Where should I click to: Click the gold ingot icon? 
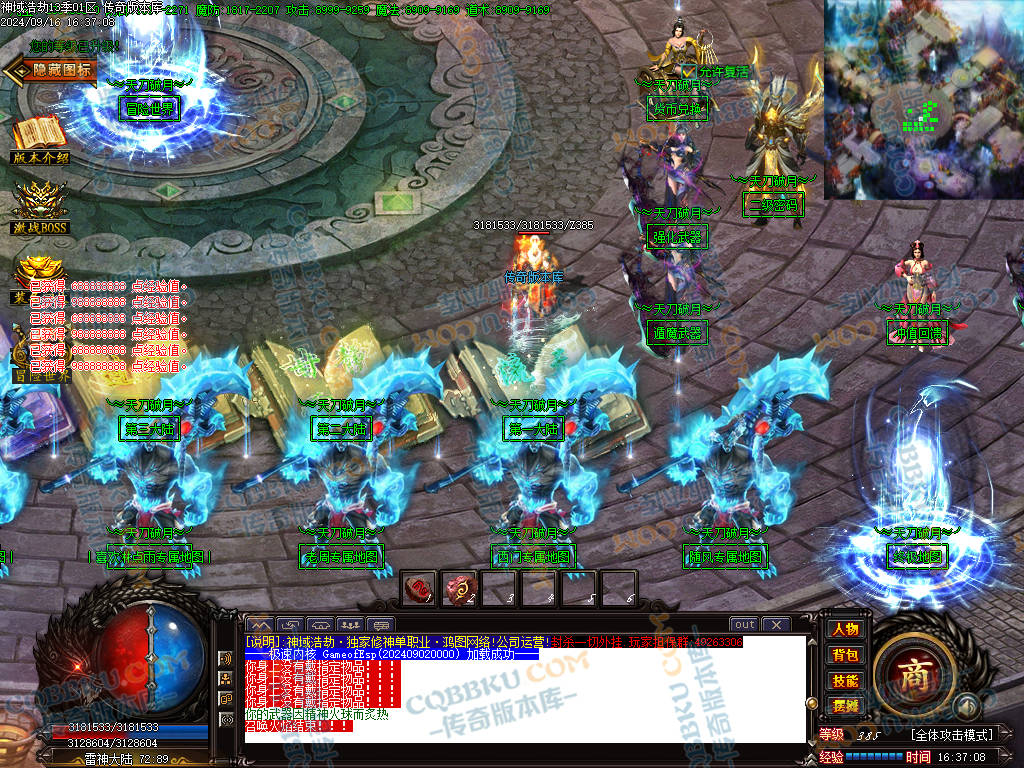coord(40,272)
